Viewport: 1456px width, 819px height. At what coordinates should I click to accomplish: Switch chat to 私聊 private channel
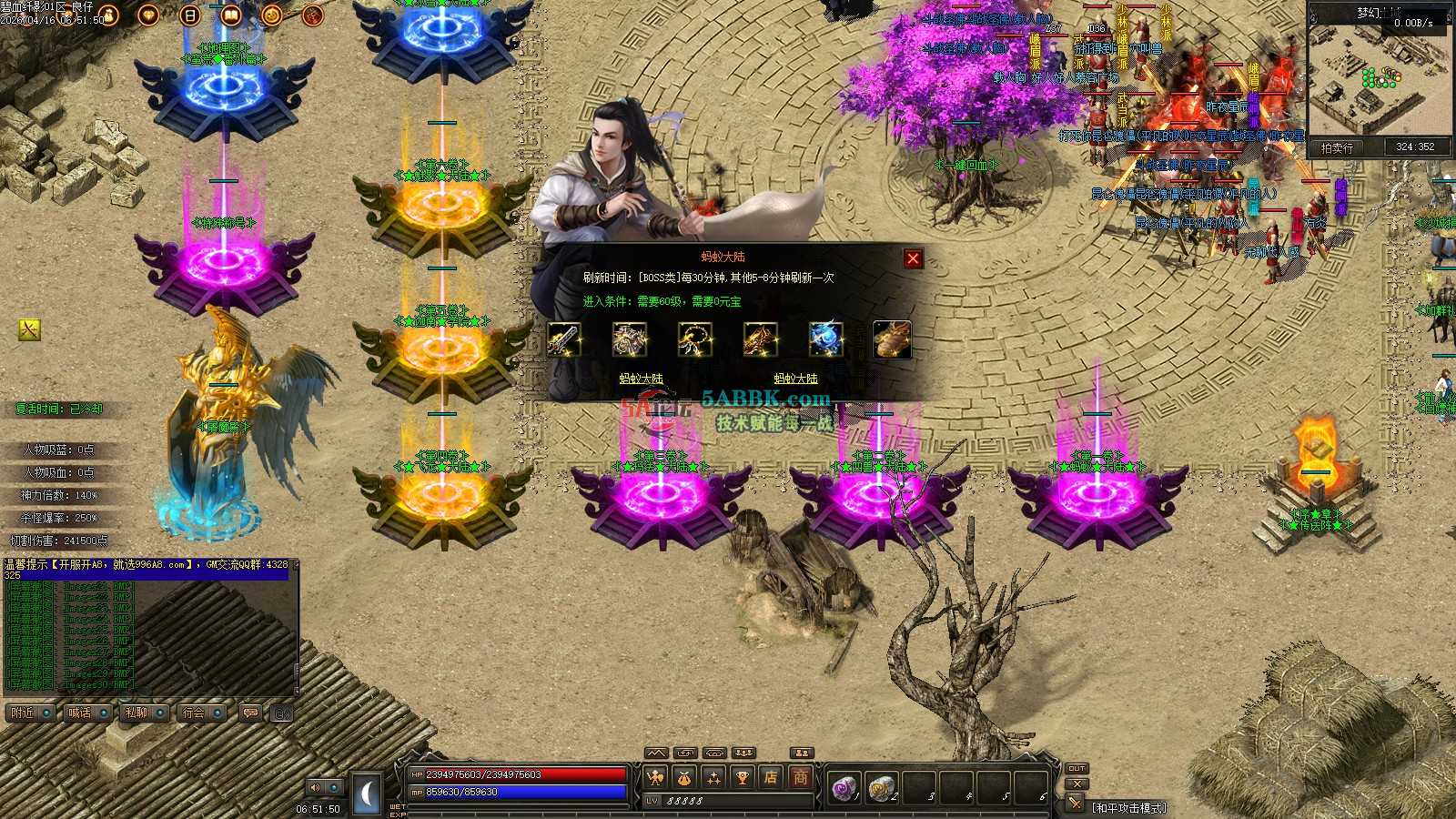point(136,713)
